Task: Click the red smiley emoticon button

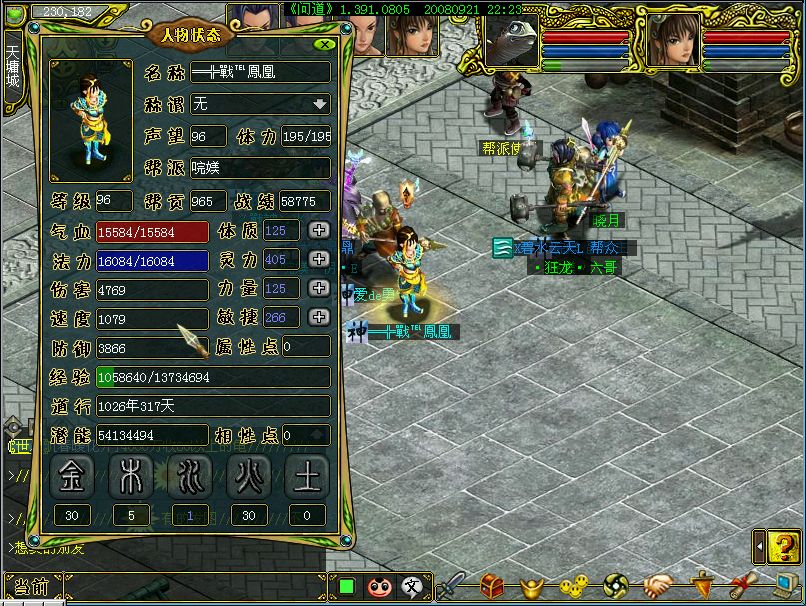Action: pos(379,586)
